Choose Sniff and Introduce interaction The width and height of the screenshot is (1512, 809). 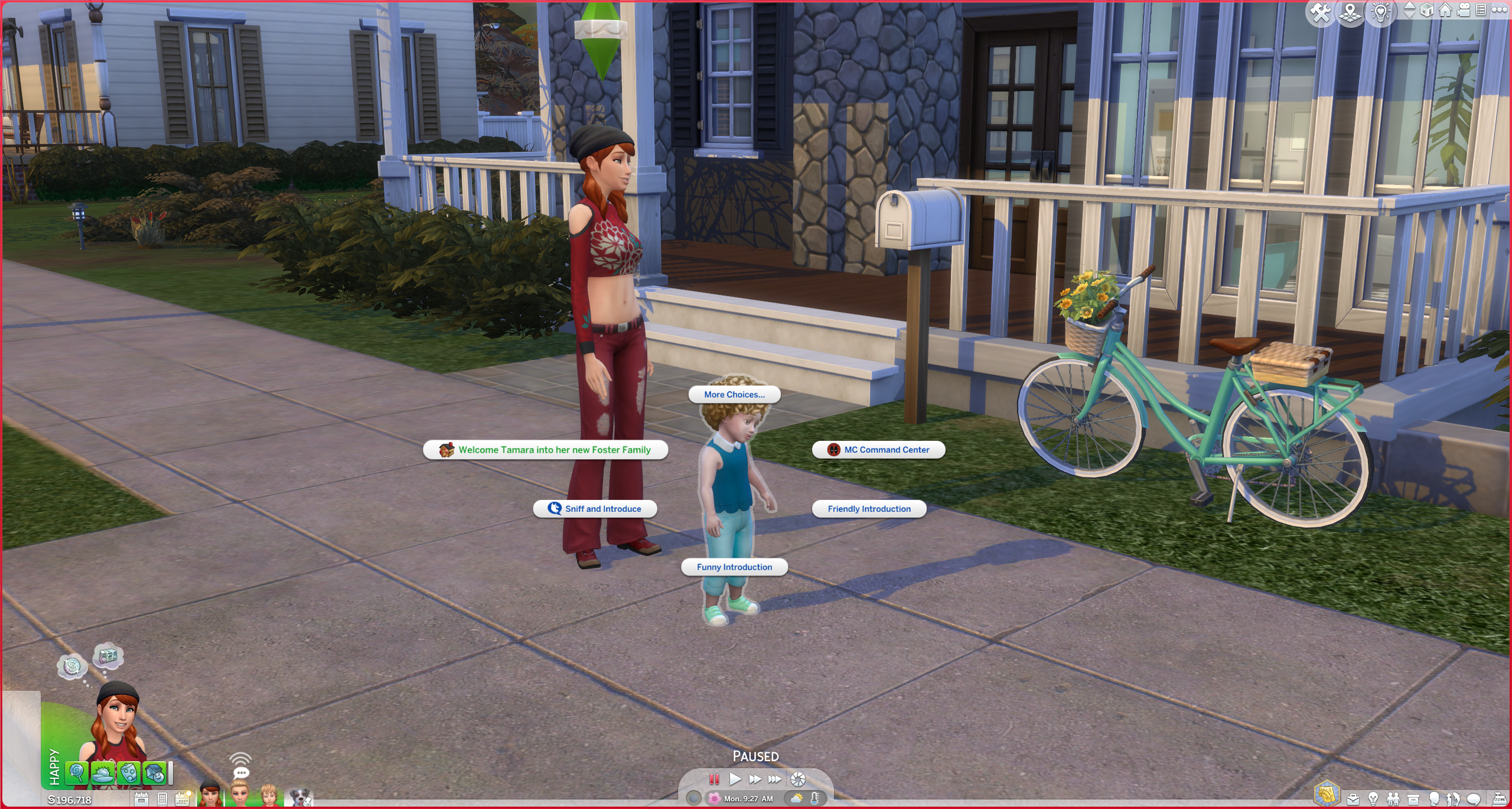point(595,508)
